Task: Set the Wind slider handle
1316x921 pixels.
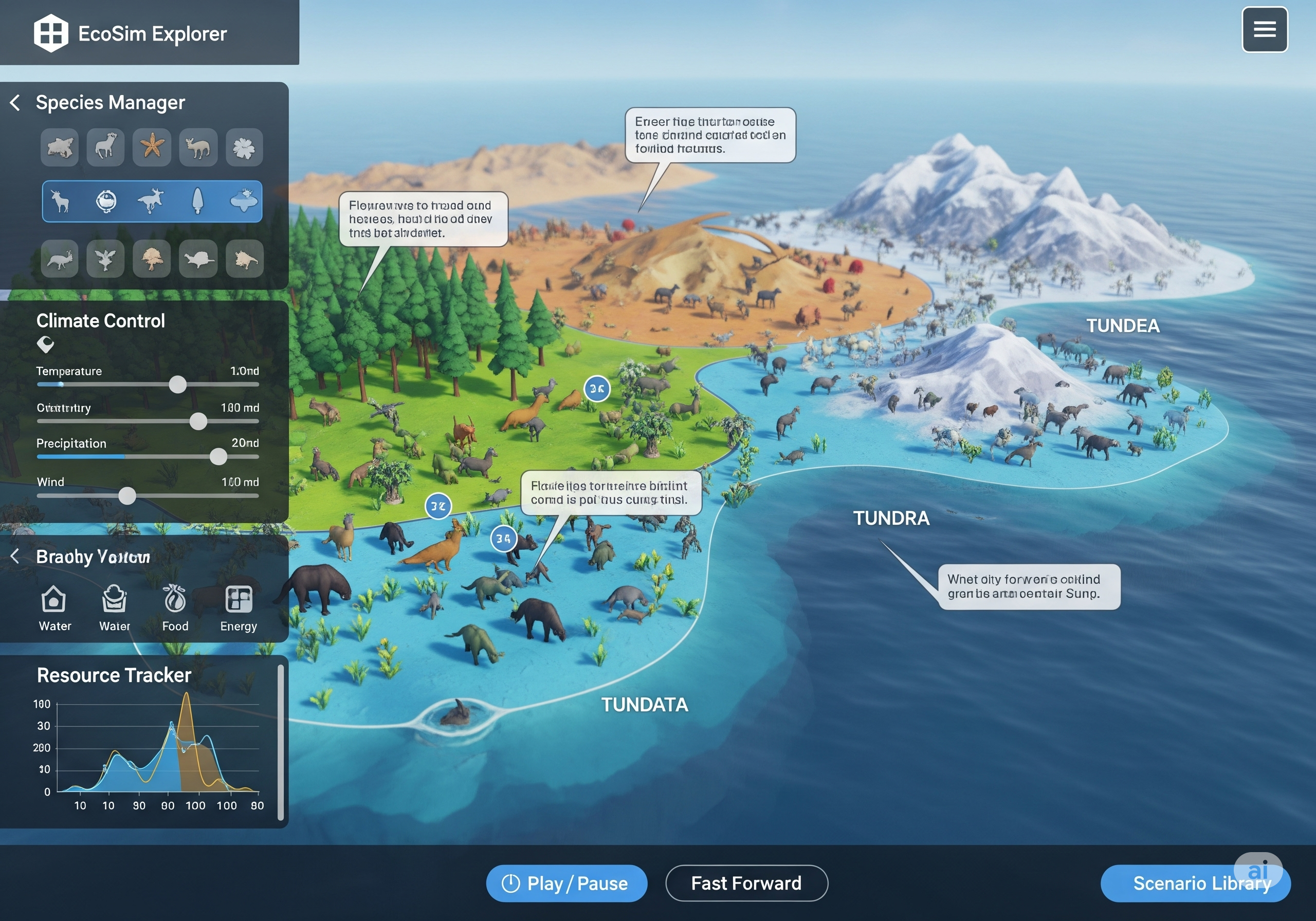Action: [127, 496]
